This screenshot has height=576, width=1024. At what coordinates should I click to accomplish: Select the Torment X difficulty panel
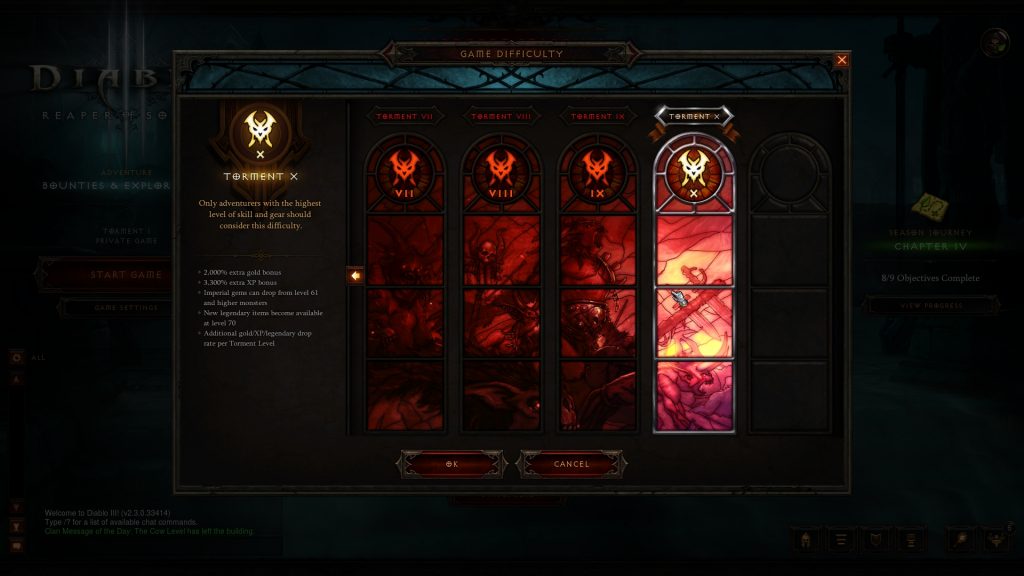pos(693,285)
